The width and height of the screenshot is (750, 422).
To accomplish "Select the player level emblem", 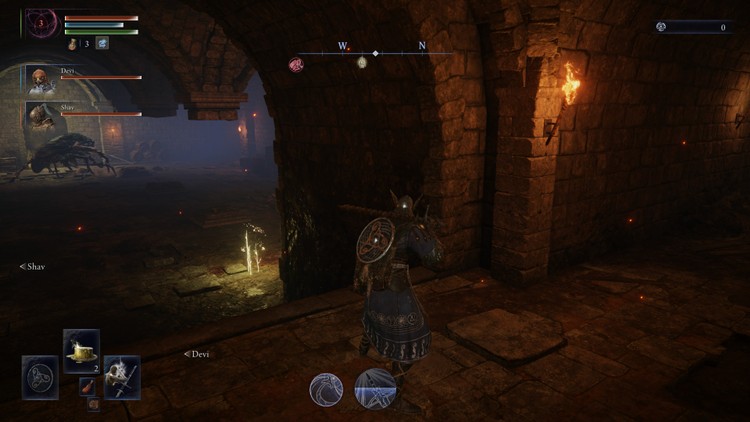I will (x=42, y=21).
